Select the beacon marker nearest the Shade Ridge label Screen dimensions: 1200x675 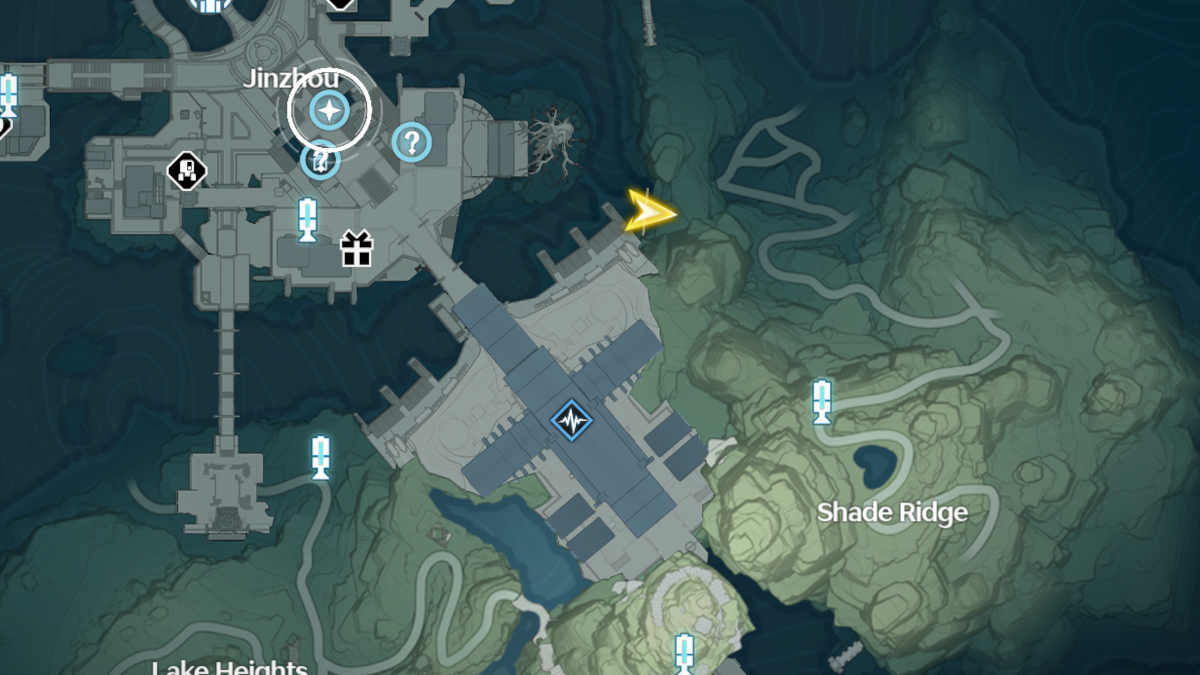pos(822,401)
